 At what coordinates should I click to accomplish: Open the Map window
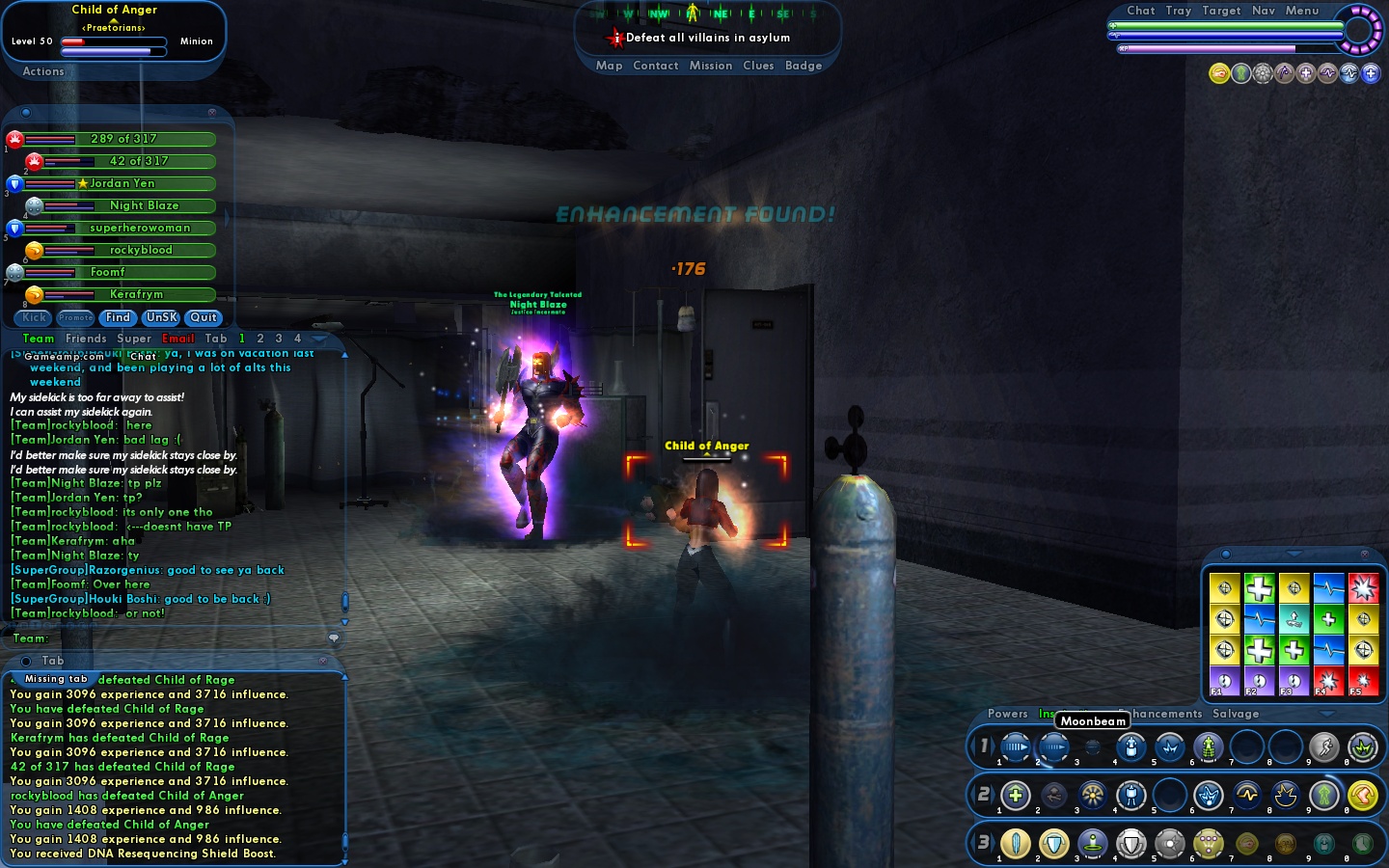point(609,66)
